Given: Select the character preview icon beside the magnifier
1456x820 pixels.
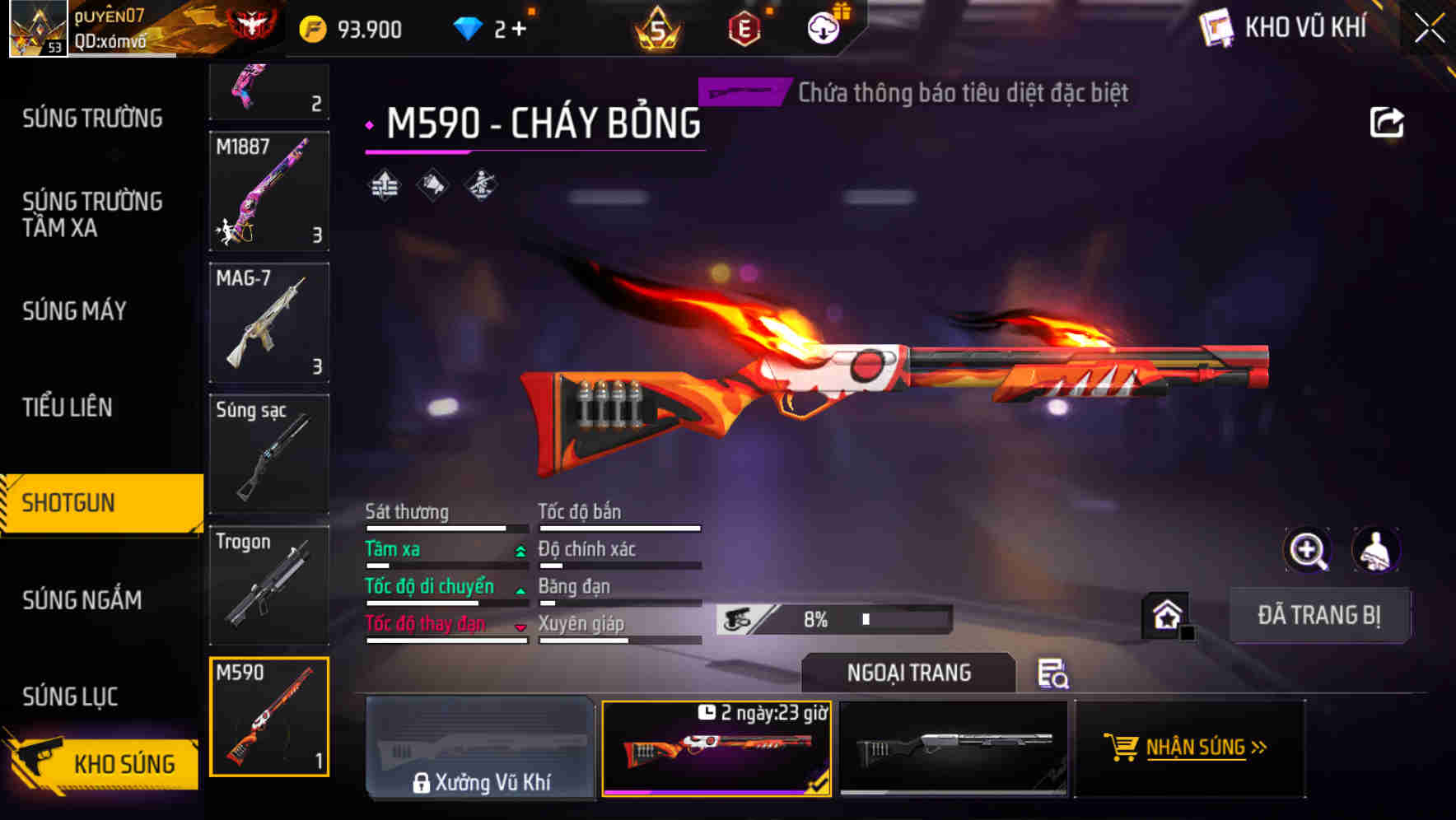Looking at the screenshot, I should pyautogui.click(x=1374, y=550).
